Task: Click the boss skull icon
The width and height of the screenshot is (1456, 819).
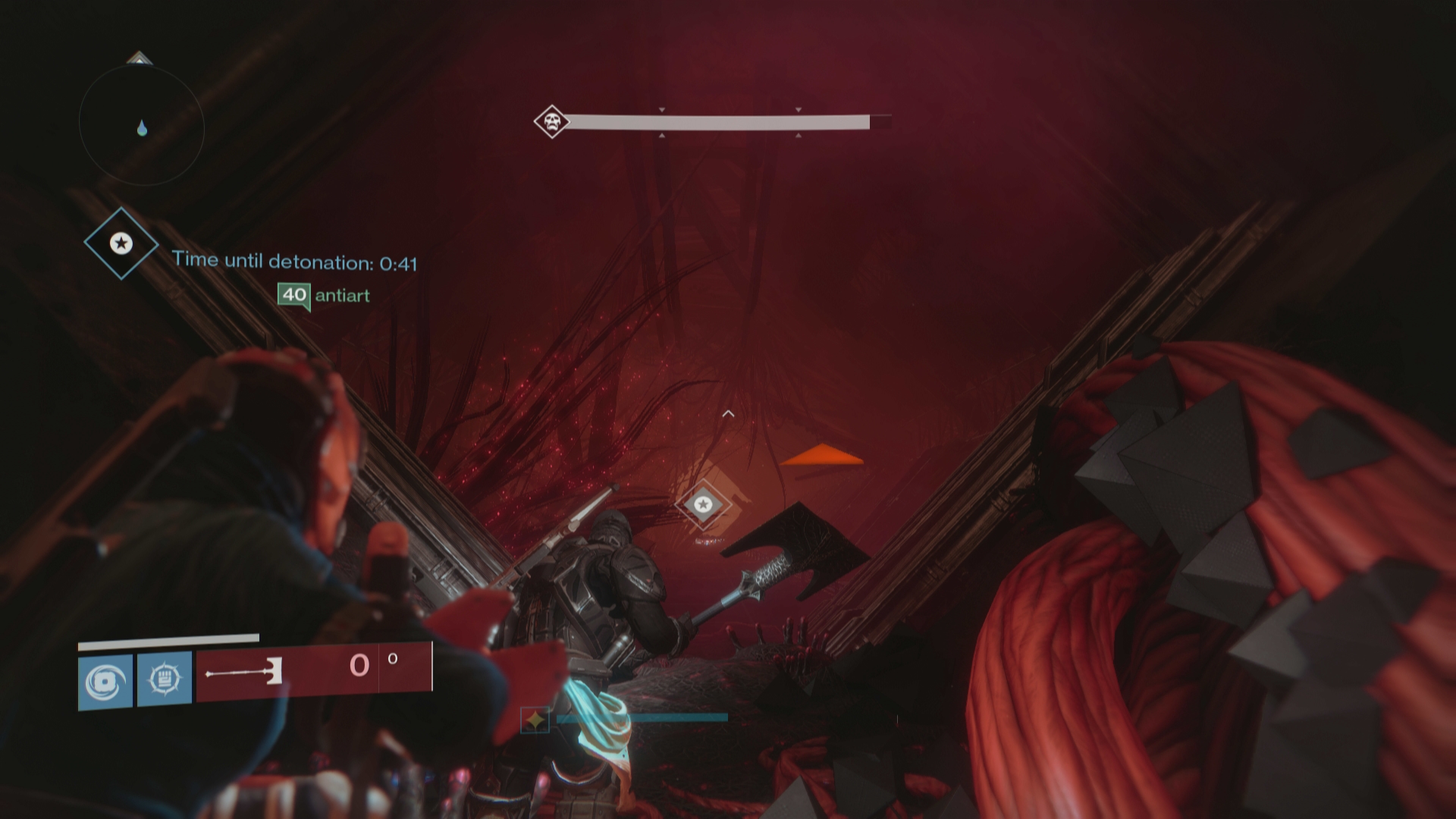Action: pos(551,121)
